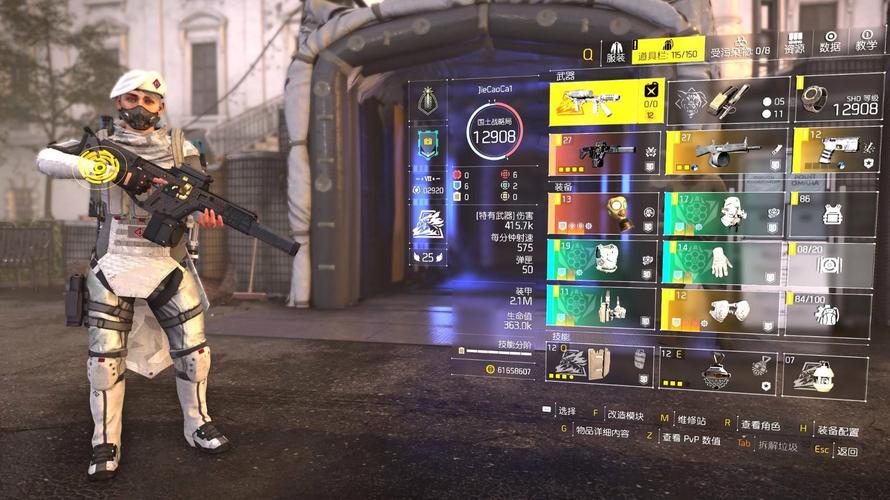Select the gas mask gear slot

[x=604, y=213]
